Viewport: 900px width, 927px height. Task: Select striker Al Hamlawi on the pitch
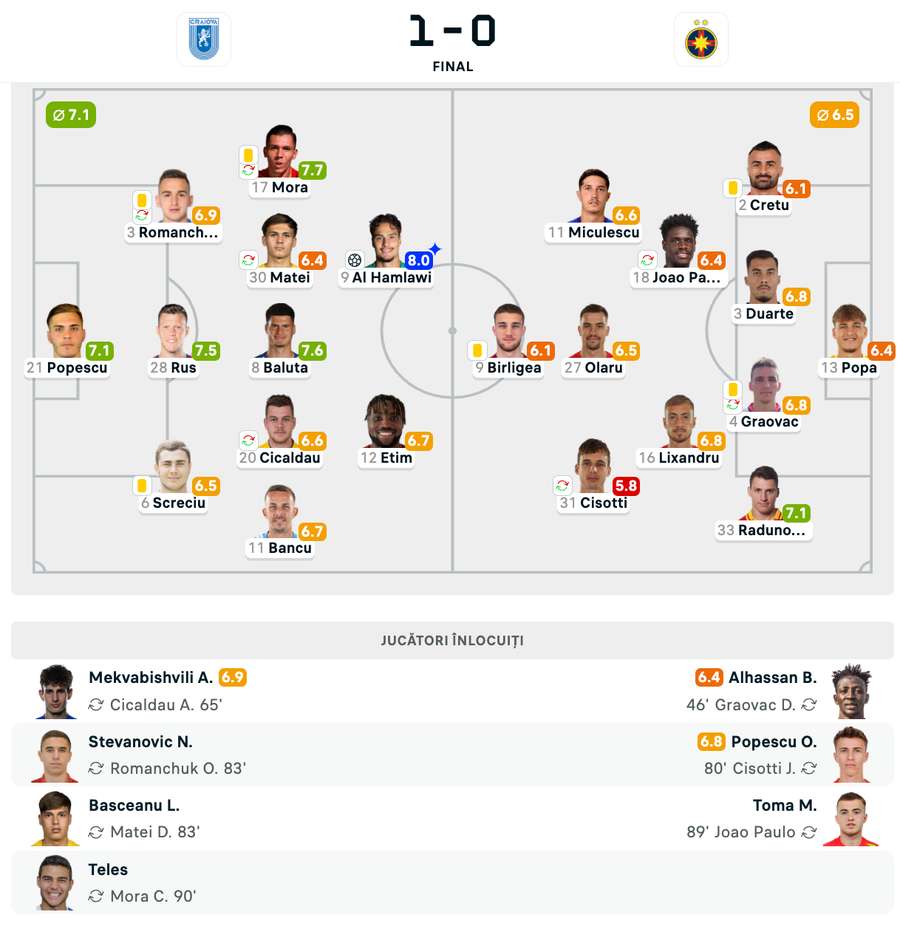385,241
